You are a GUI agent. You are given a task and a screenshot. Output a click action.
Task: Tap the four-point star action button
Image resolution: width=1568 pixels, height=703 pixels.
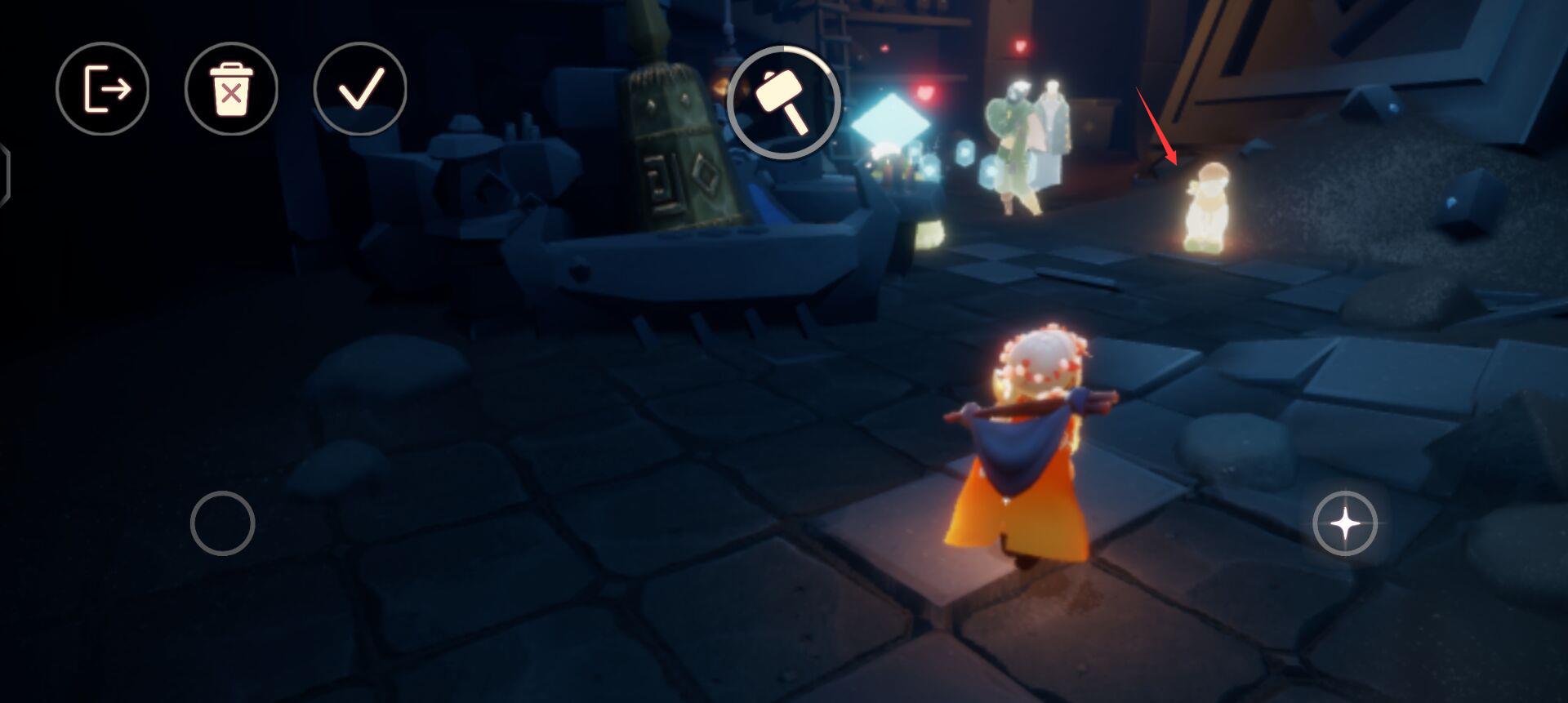(1345, 523)
